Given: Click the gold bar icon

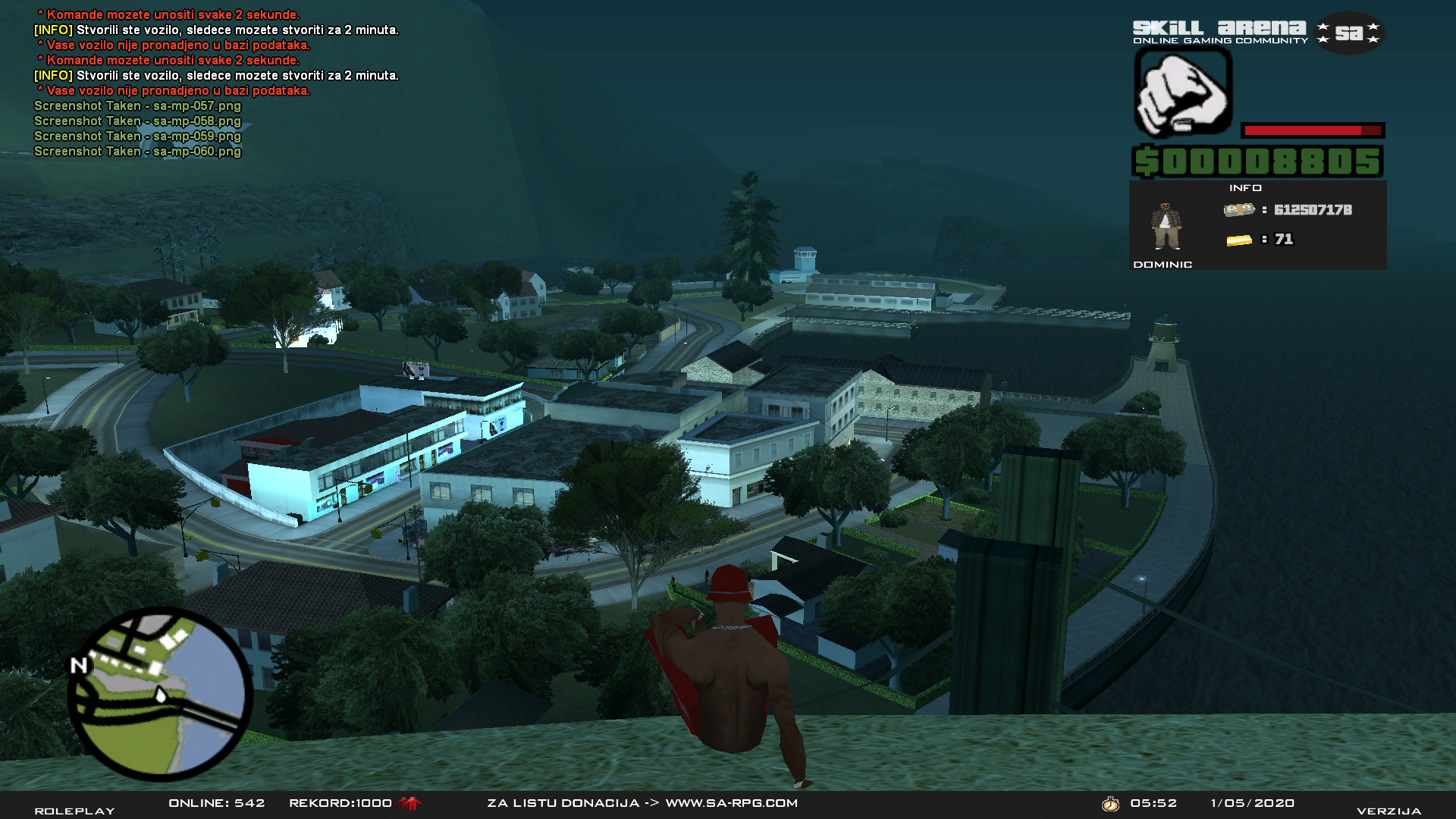Looking at the screenshot, I should click(x=1238, y=240).
